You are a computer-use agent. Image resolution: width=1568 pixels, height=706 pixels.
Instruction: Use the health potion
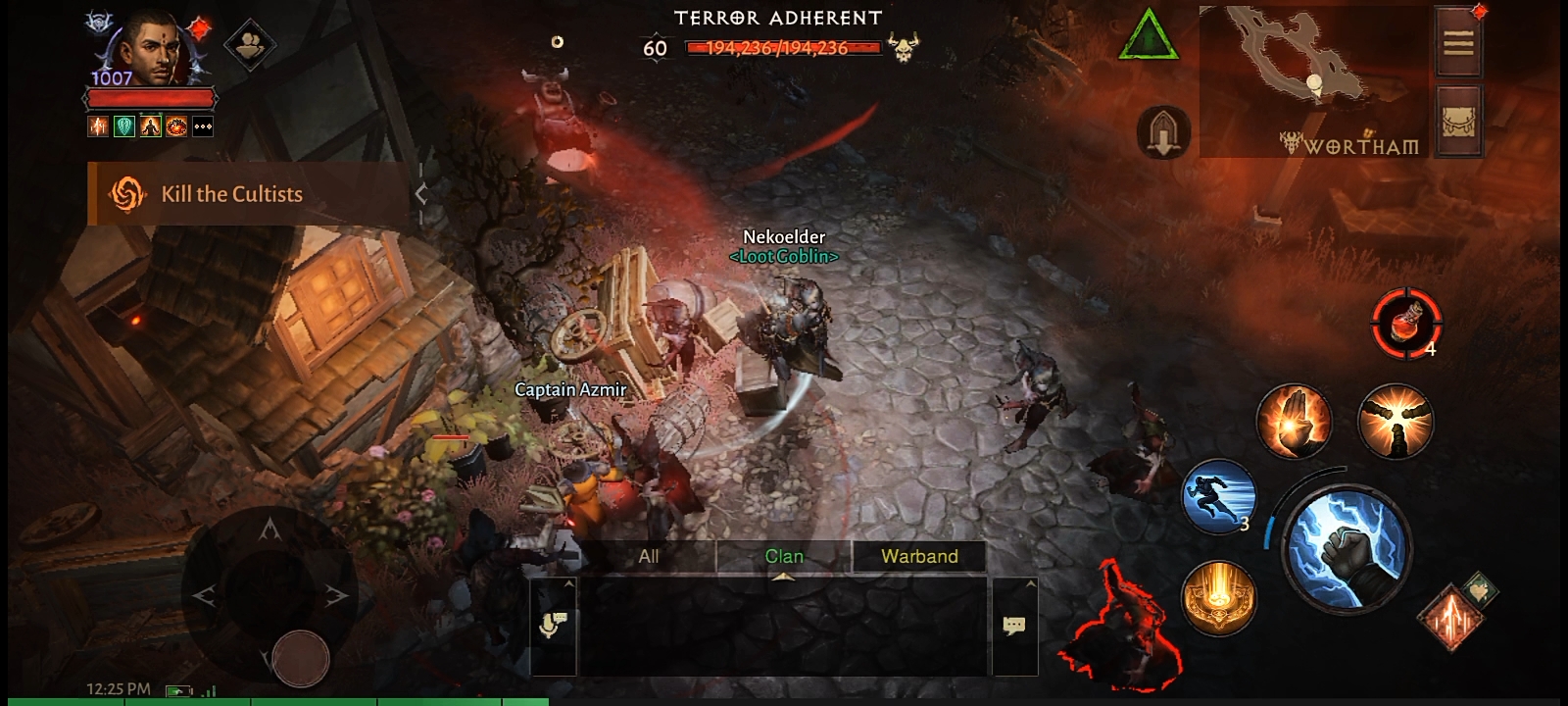tap(1406, 322)
